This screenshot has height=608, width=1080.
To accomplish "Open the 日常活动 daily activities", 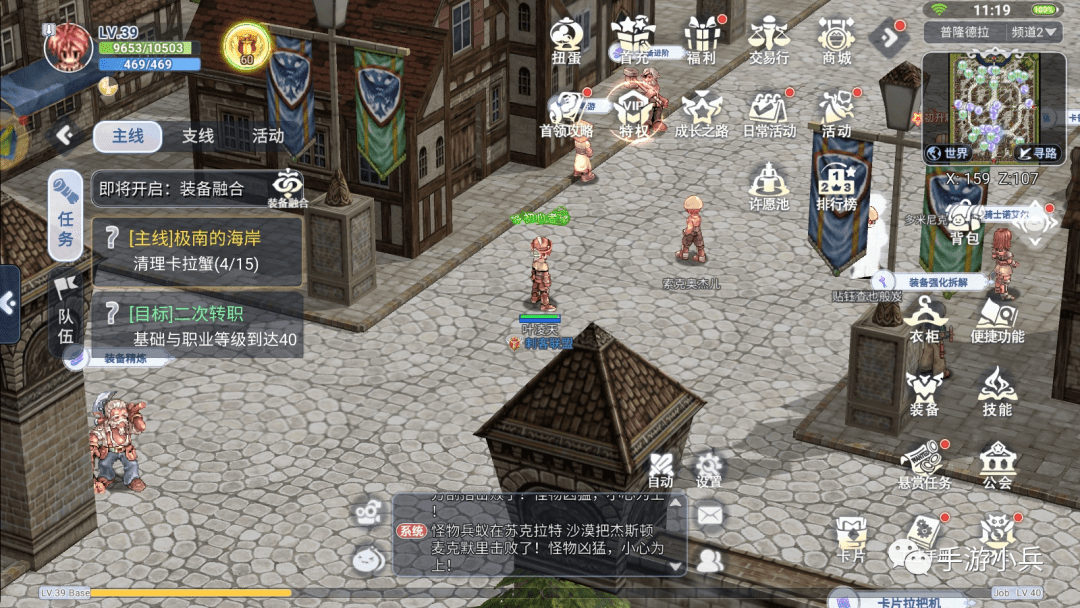I will [x=769, y=111].
